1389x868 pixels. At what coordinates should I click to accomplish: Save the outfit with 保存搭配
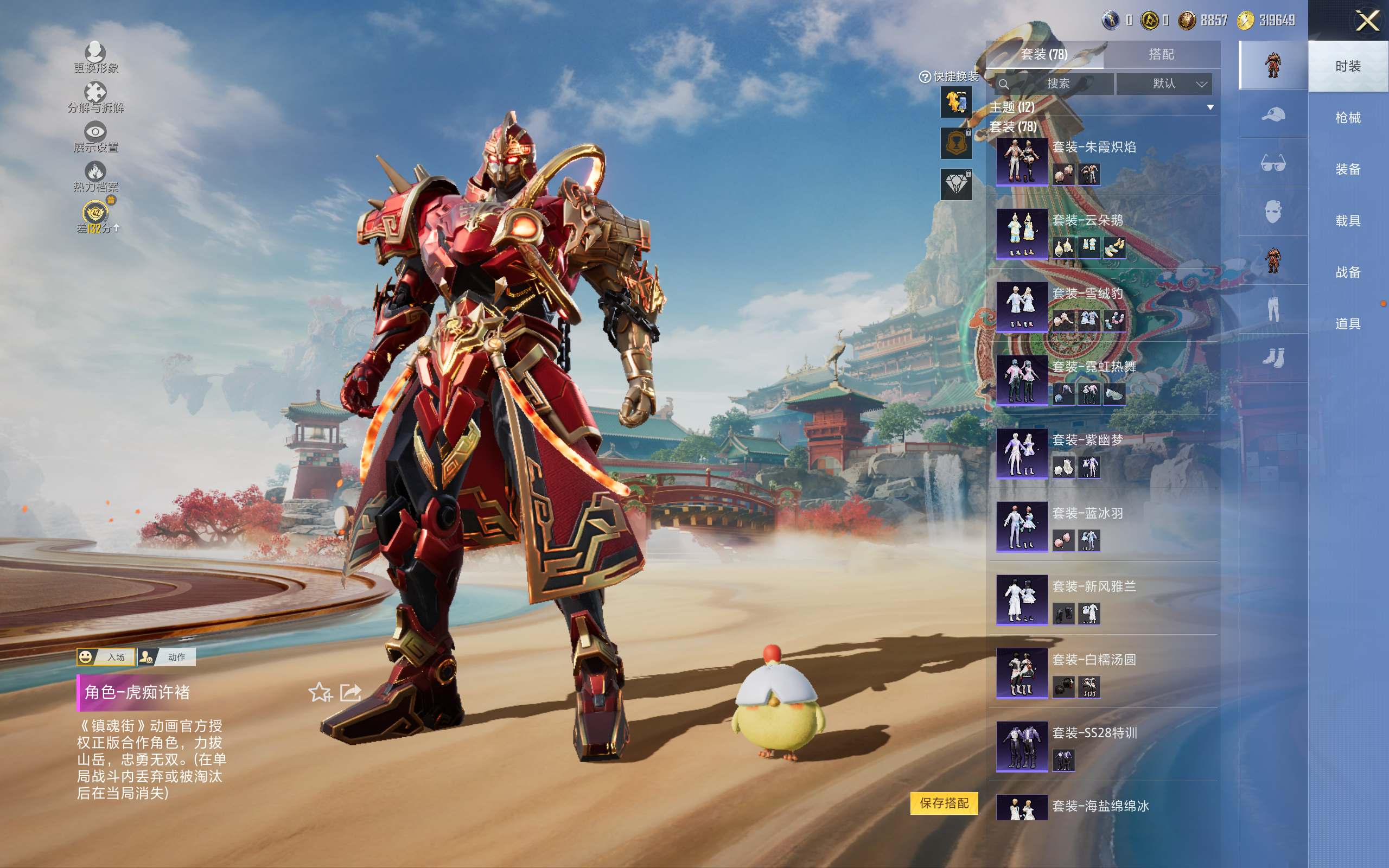click(x=944, y=803)
